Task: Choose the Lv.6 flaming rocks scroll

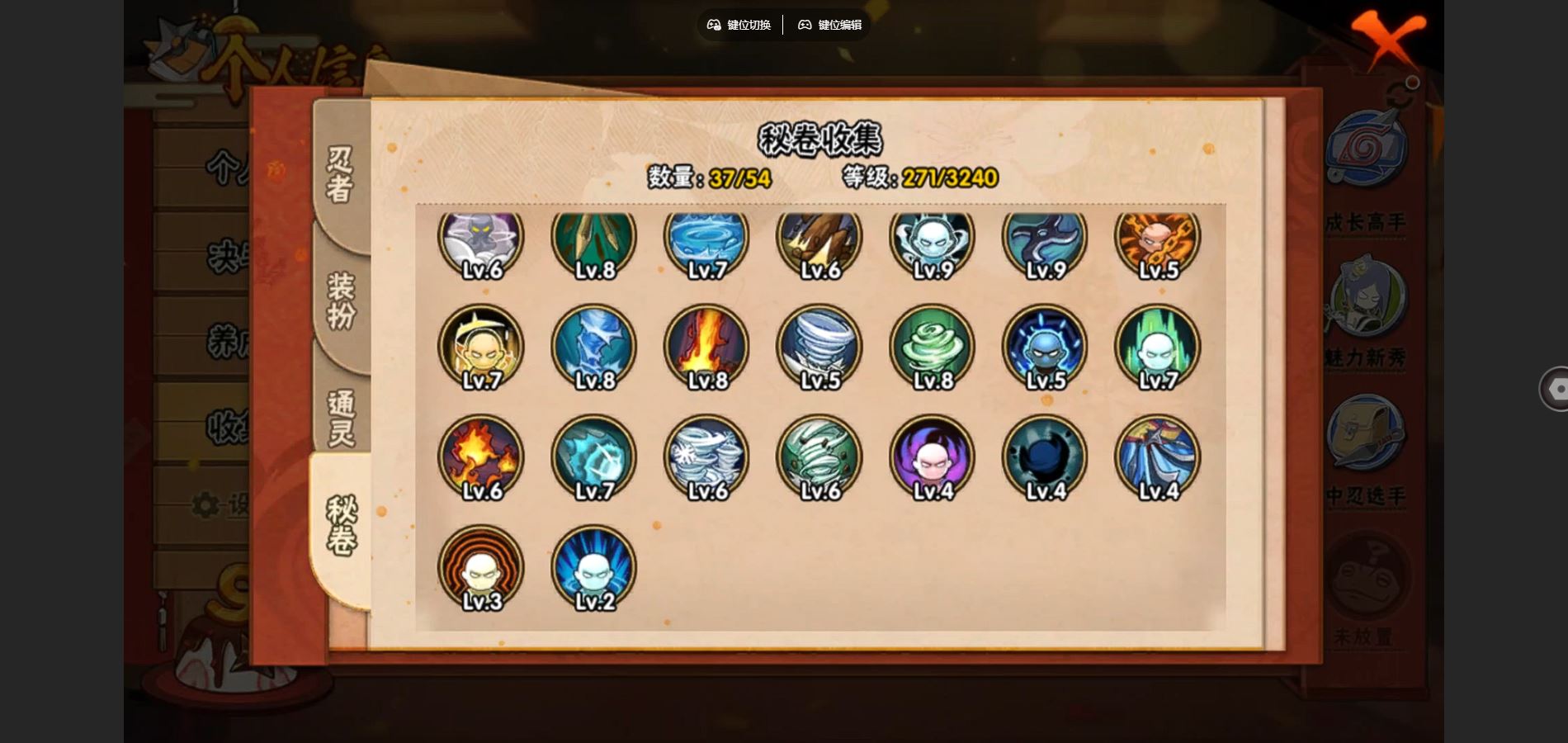Action: point(481,457)
